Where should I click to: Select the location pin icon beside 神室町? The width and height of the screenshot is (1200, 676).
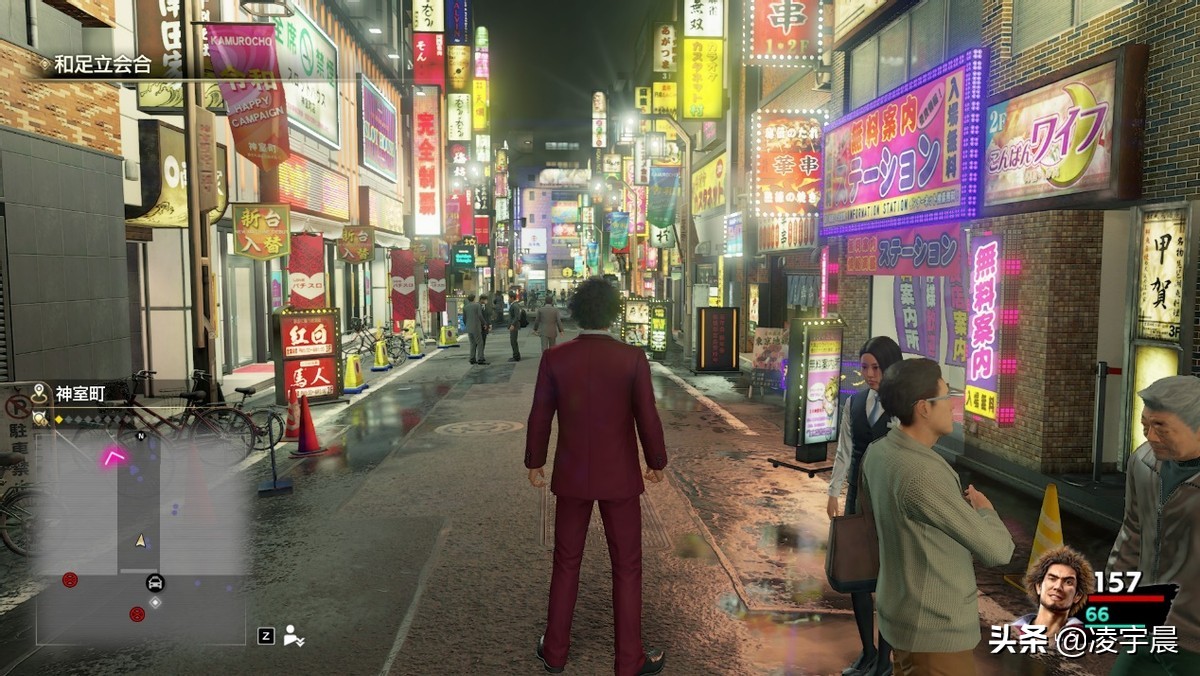[40, 394]
